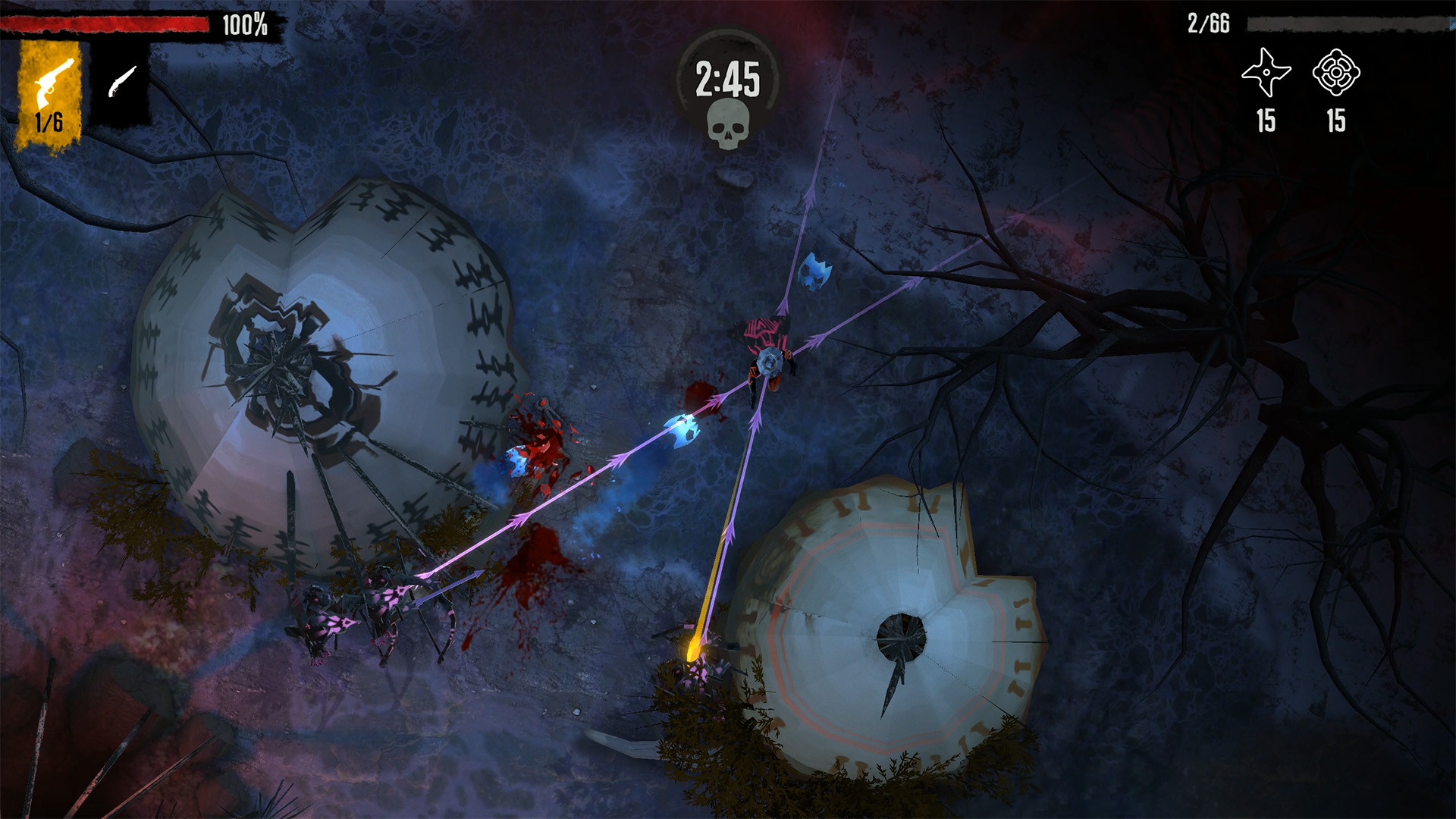Click the trap count showing 15
The height and width of the screenshot is (819, 1456).
(1339, 119)
